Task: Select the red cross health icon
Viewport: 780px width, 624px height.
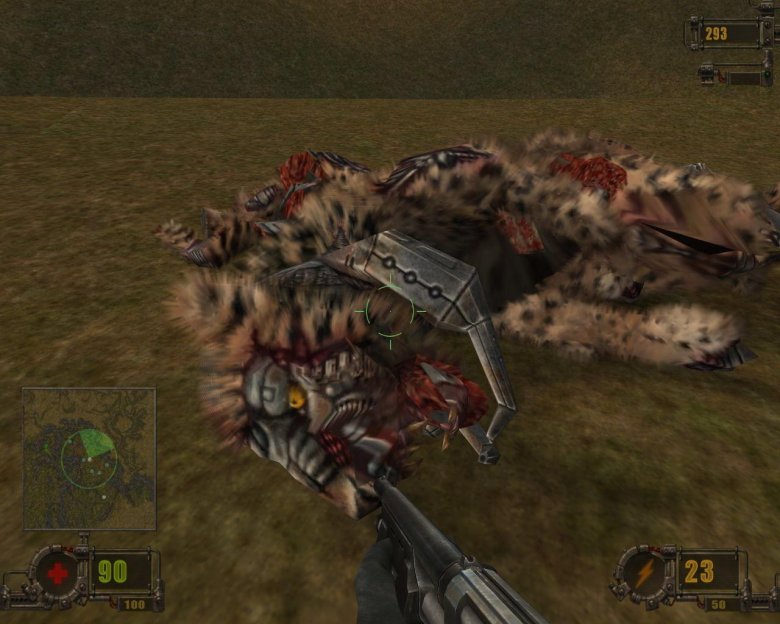Action: (x=57, y=574)
